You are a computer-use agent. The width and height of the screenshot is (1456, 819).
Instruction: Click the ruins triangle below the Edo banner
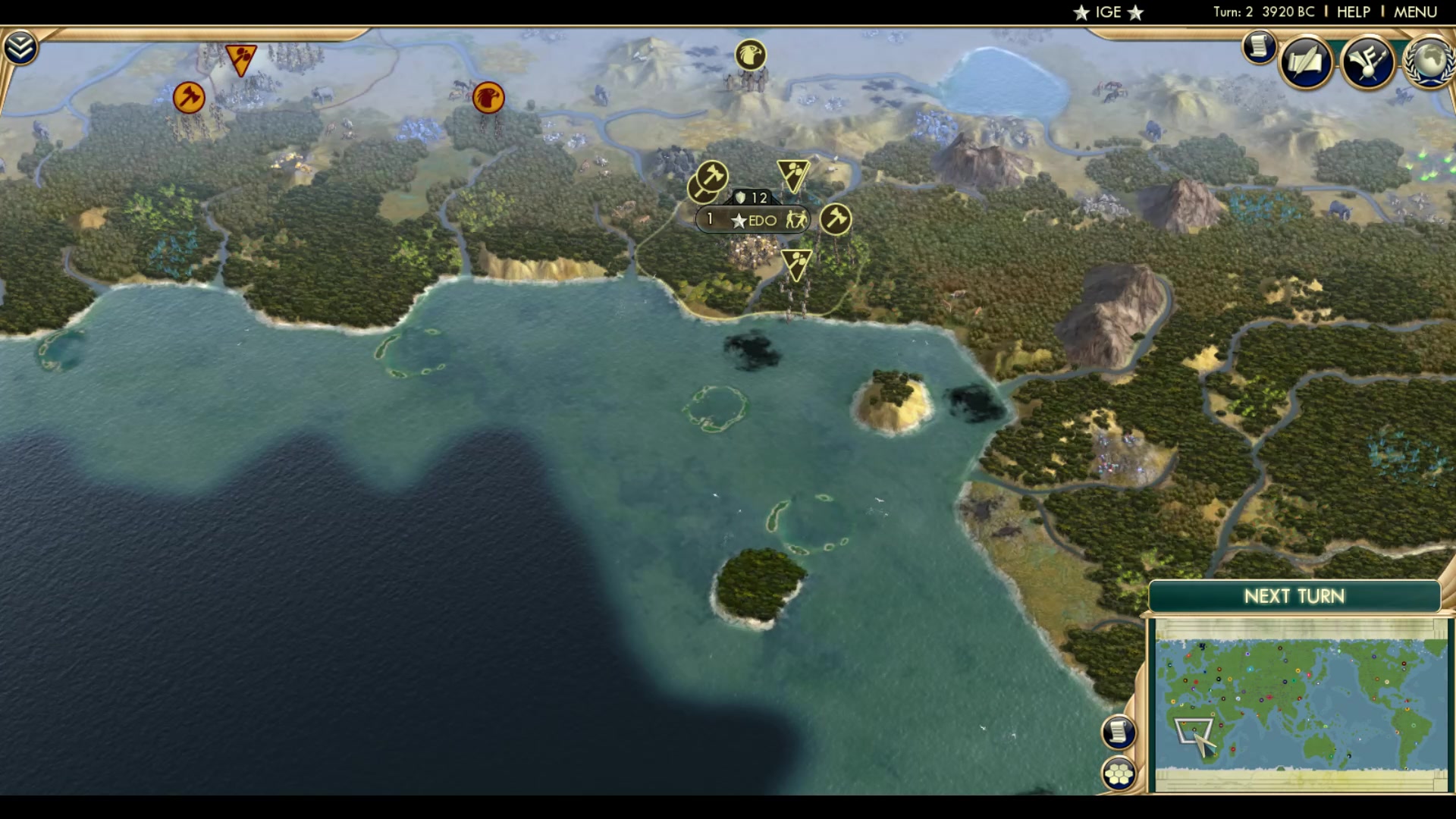pos(796,262)
